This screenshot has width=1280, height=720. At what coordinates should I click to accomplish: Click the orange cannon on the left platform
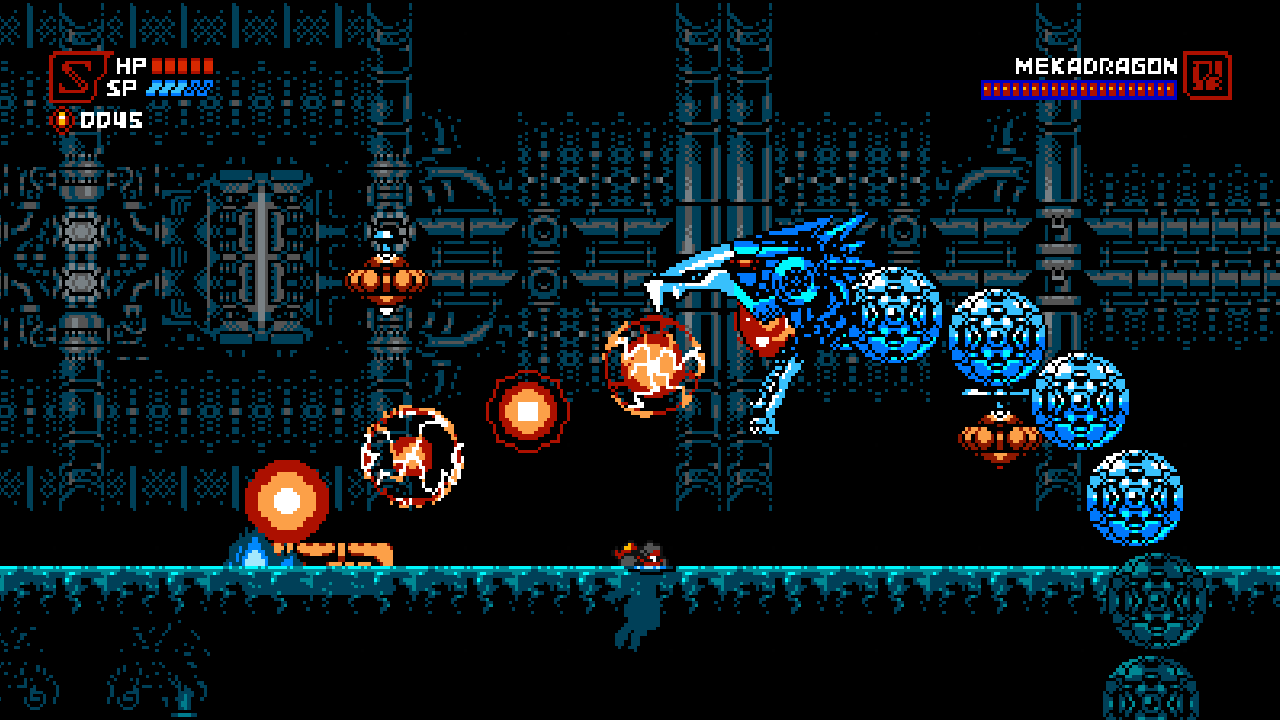point(330,550)
